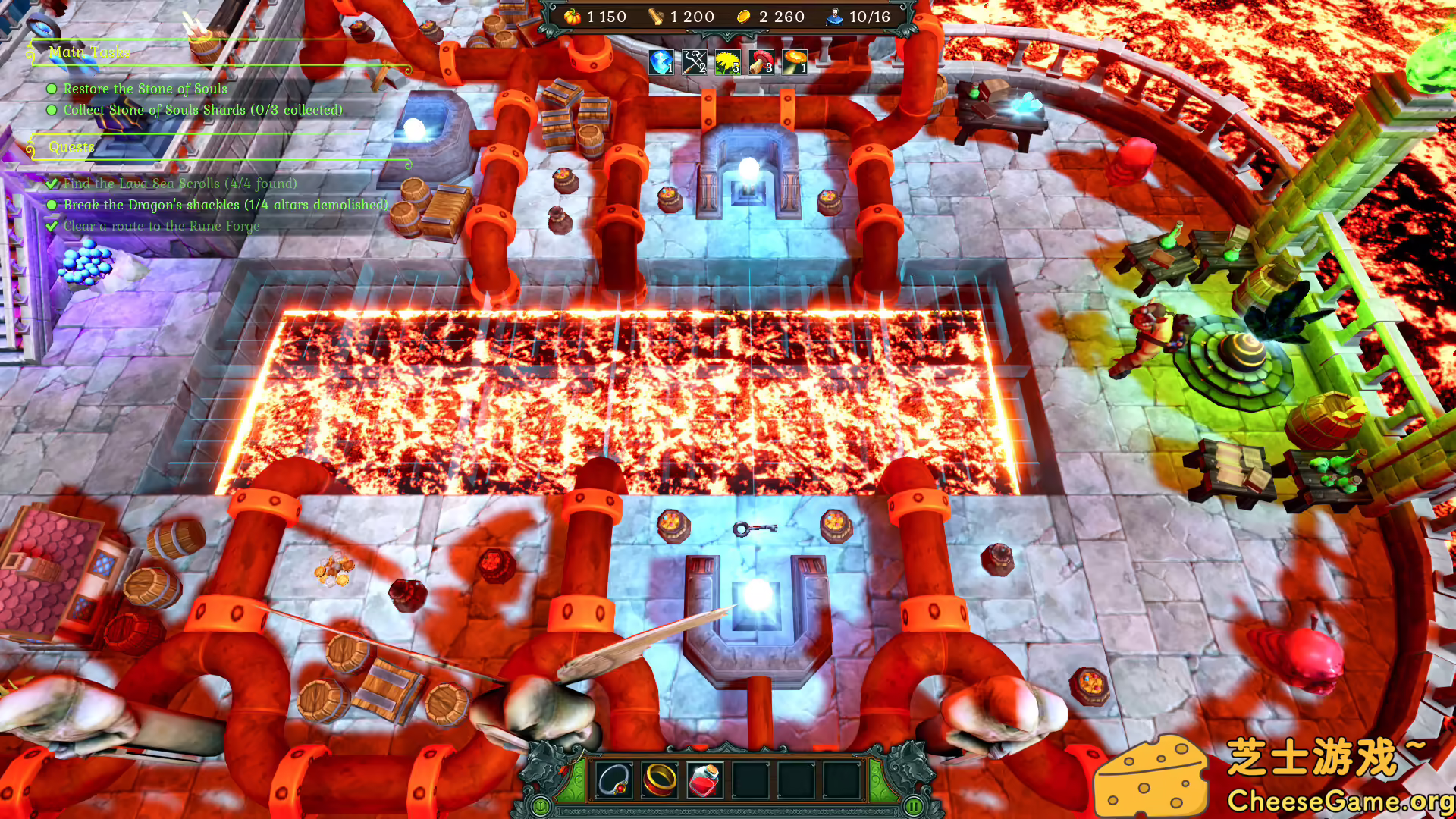Open the green book journal button
Screen dimensions: 1456x819
coord(541,806)
